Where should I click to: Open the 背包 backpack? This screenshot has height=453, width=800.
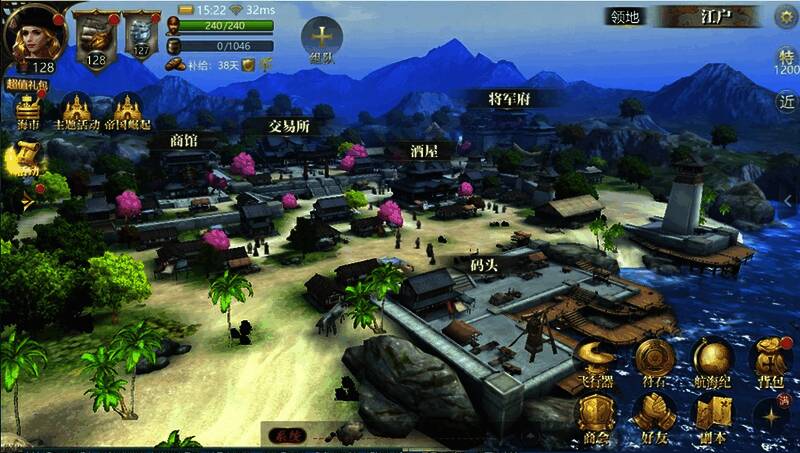tap(771, 362)
